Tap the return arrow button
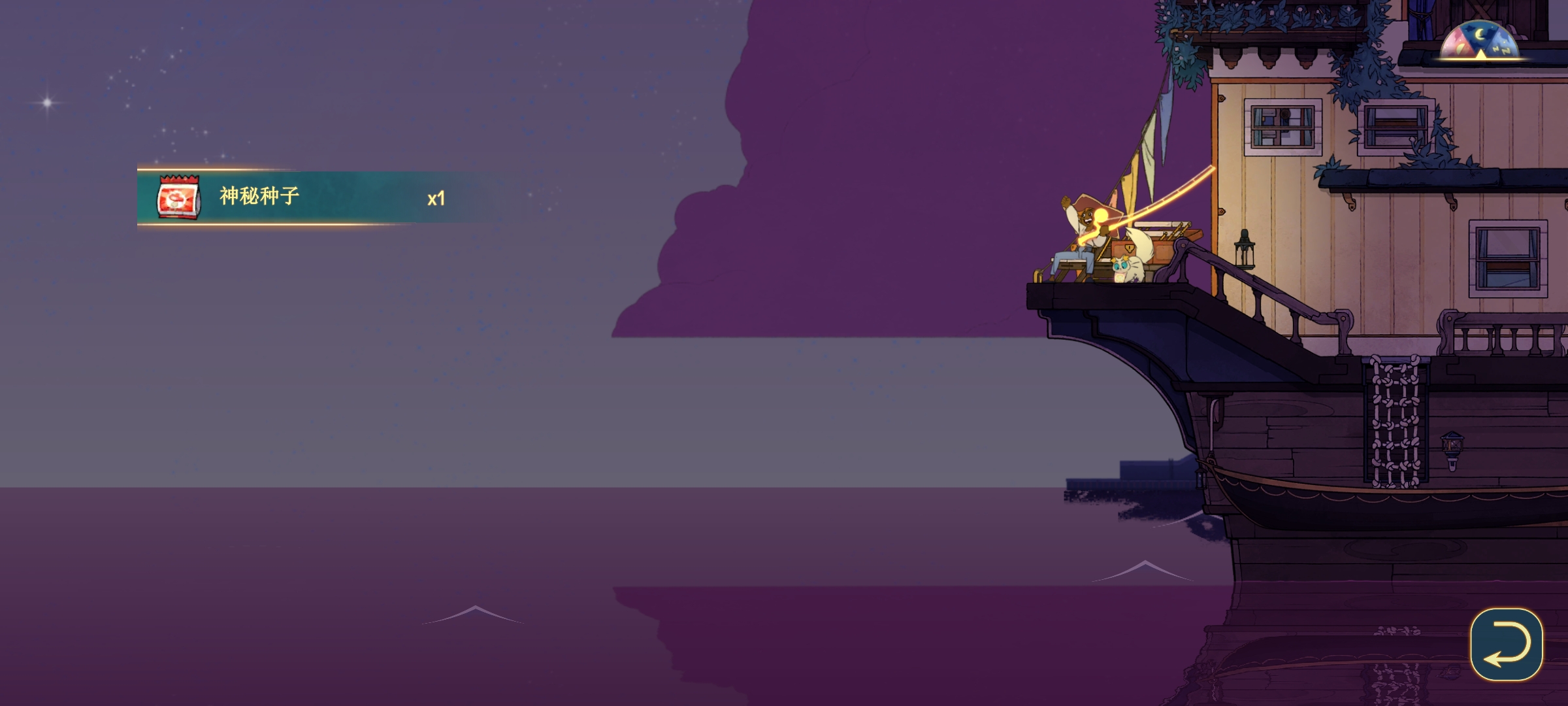Viewport: 1568px width, 706px height. click(x=1506, y=645)
